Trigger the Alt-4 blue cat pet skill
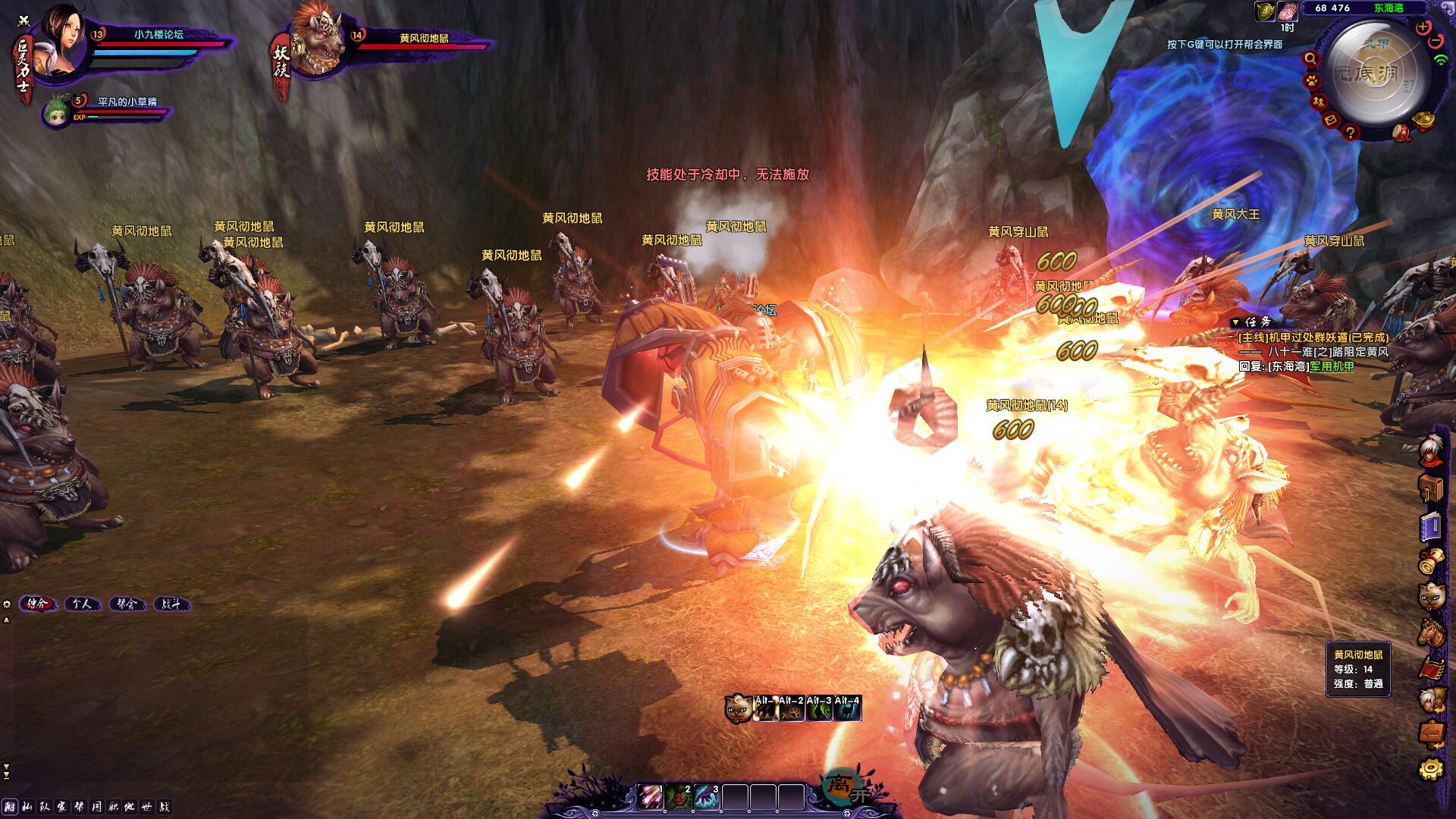This screenshot has width=1456, height=819. coord(847,709)
